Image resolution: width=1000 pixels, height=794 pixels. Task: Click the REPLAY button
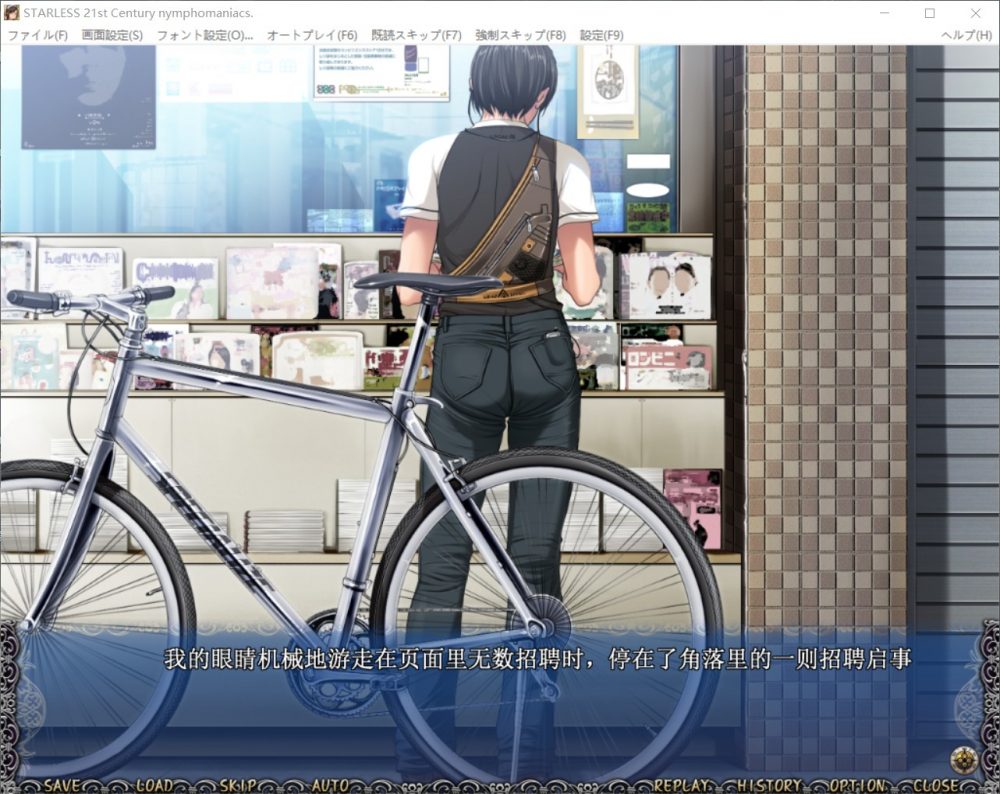[x=681, y=785]
